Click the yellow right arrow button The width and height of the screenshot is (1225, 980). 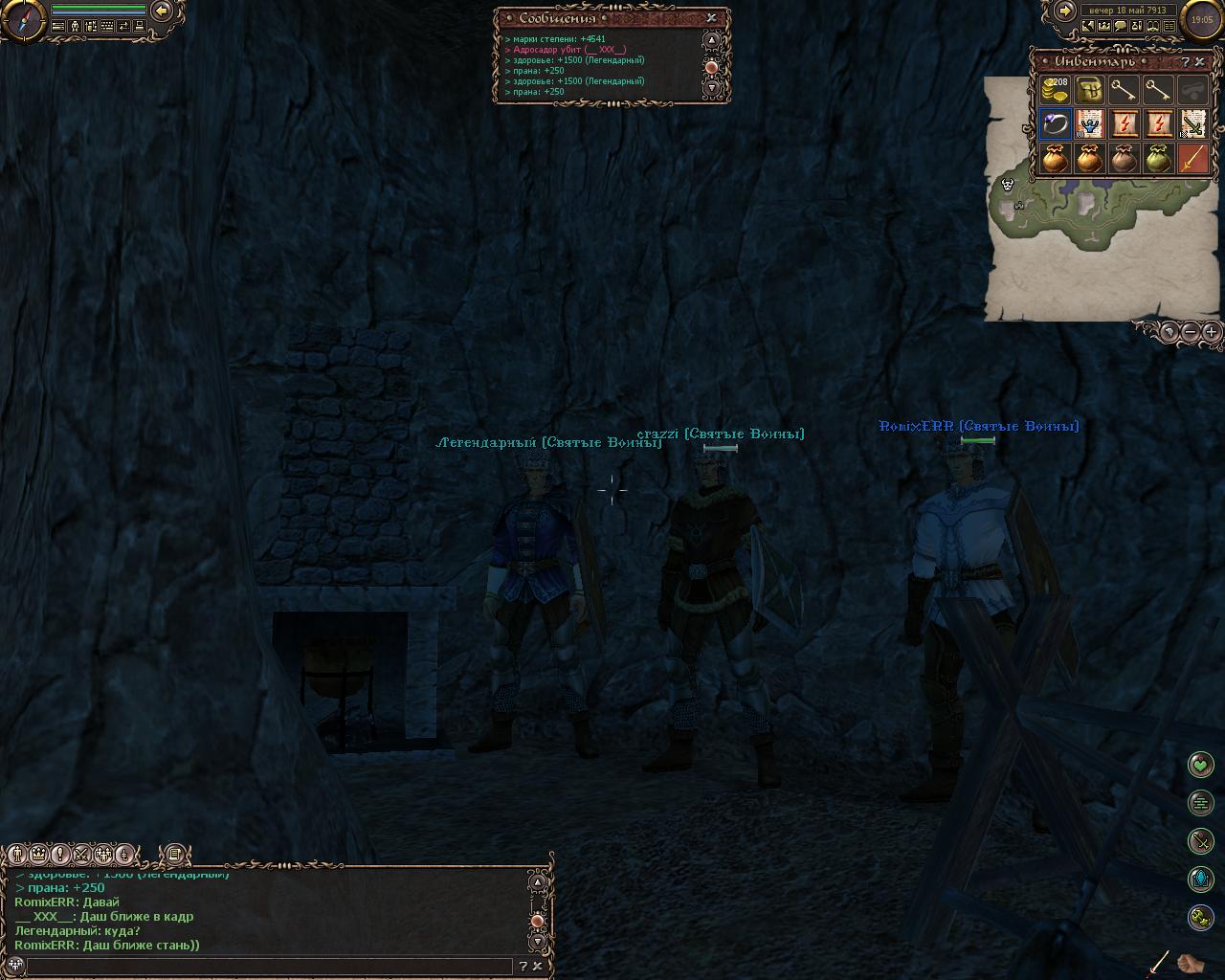point(1064,11)
